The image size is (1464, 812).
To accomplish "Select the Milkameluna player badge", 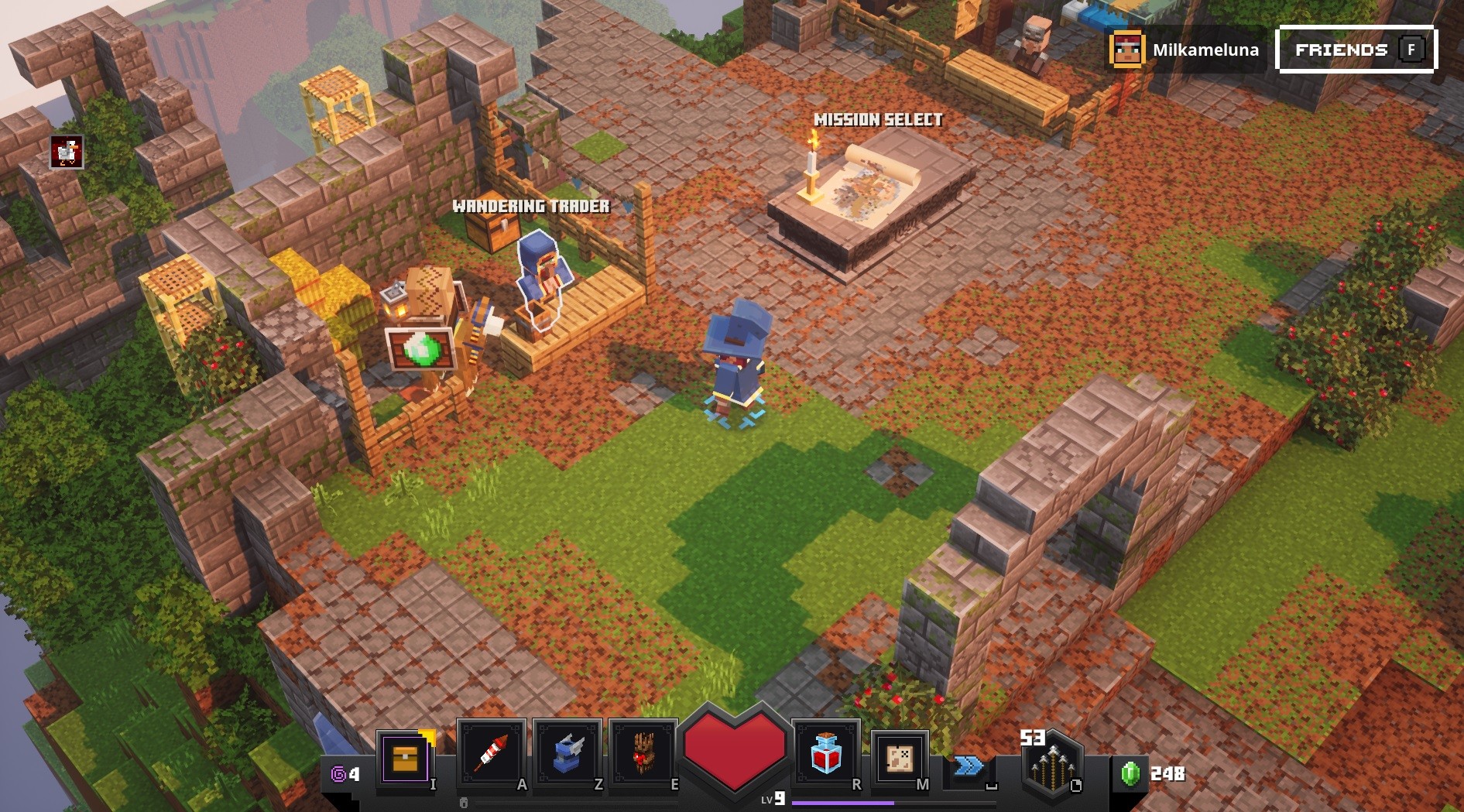I will pos(1185,50).
